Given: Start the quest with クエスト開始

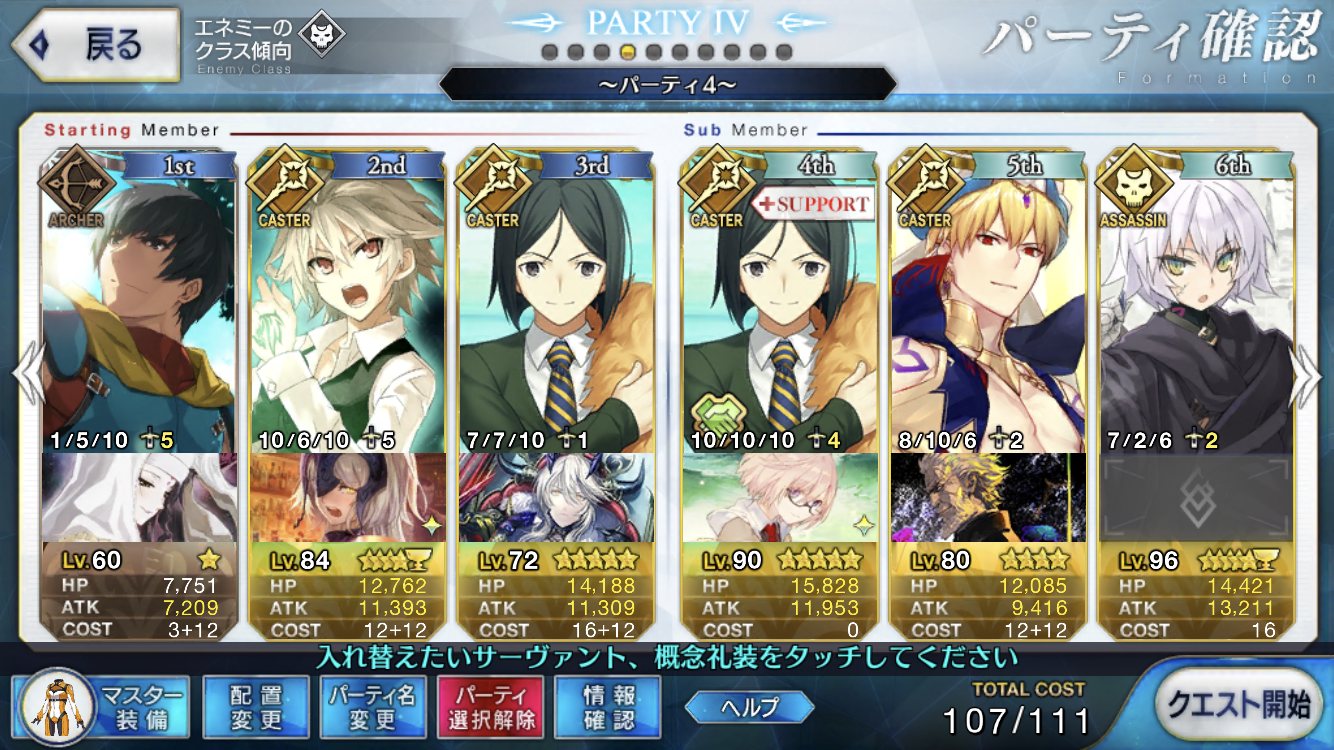Looking at the screenshot, I should (1242, 704).
